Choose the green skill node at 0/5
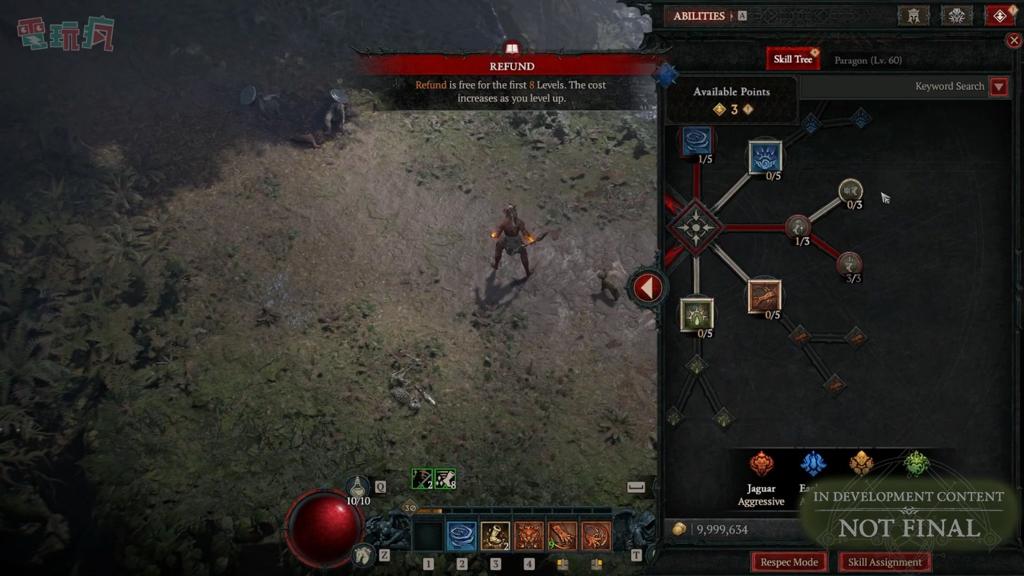The image size is (1024, 576). pyautogui.click(x=696, y=314)
